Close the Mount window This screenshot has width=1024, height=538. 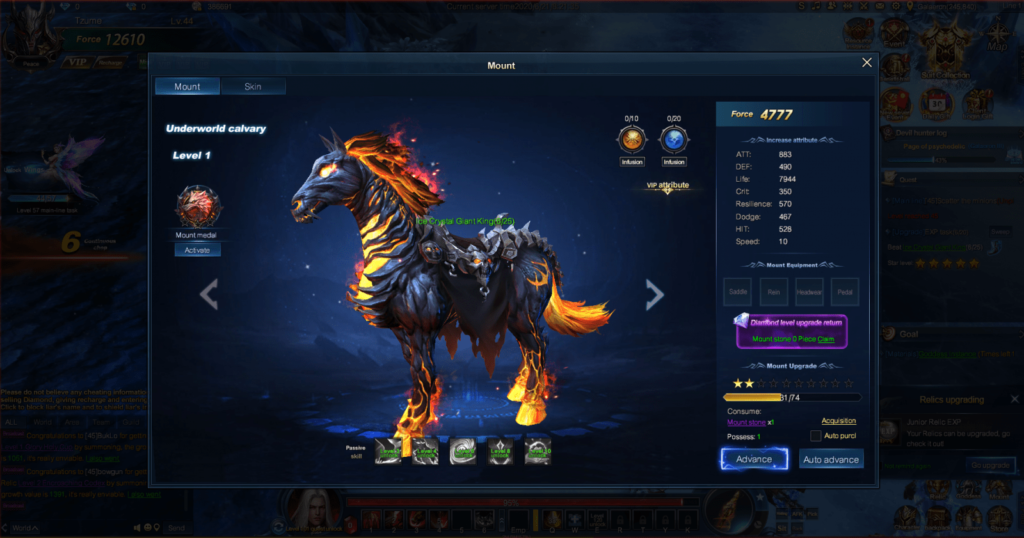(867, 63)
